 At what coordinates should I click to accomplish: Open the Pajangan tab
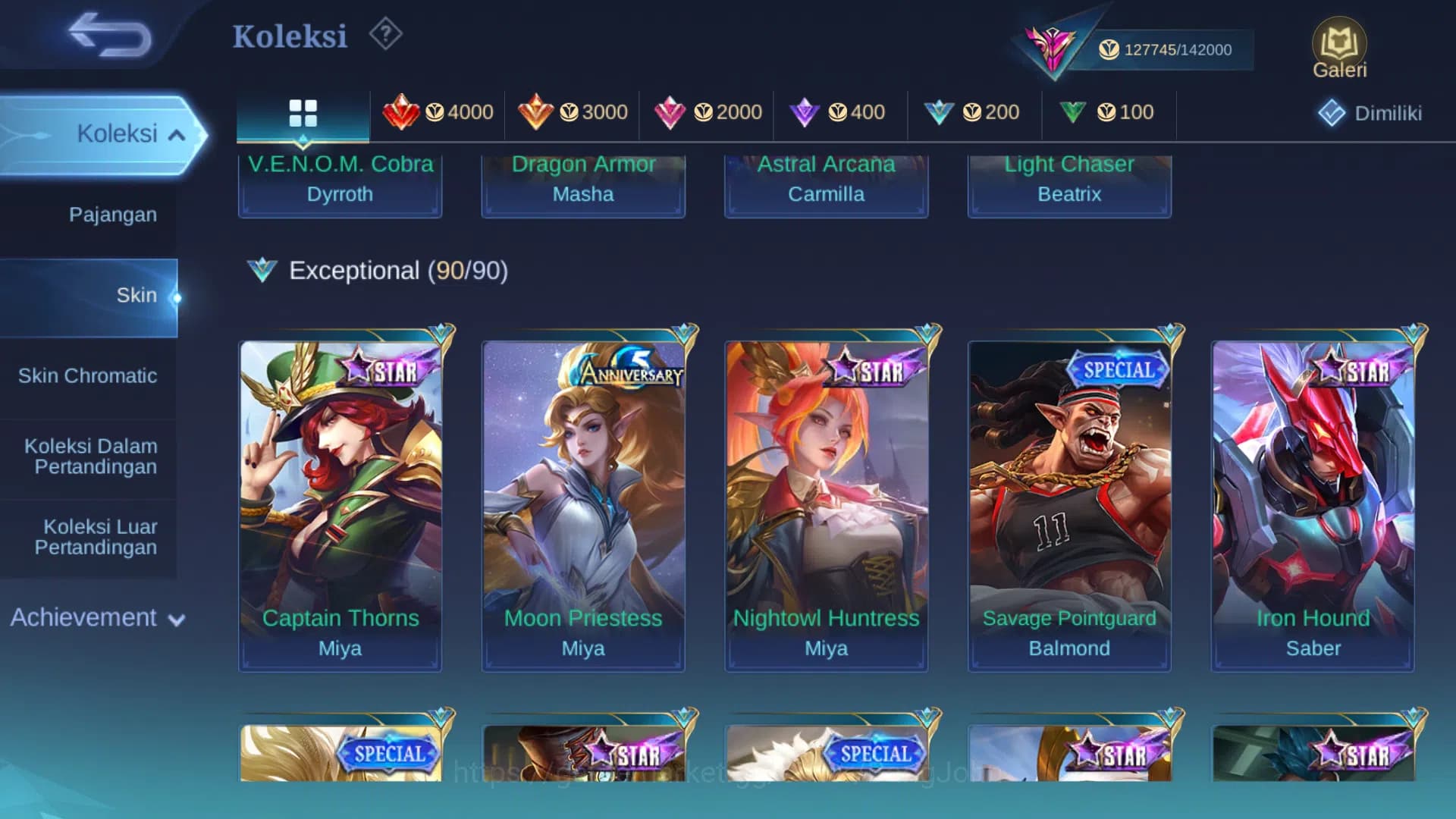click(114, 215)
